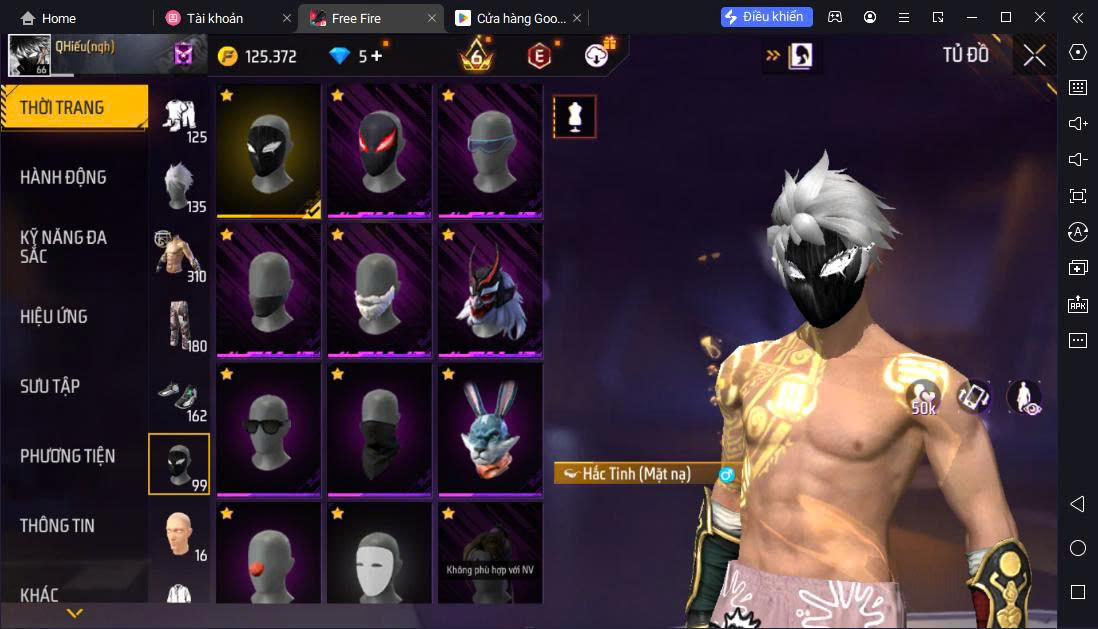The image size is (1098, 629).
Task: Close the wardrobe with the X button
Action: pos(1034,56)
